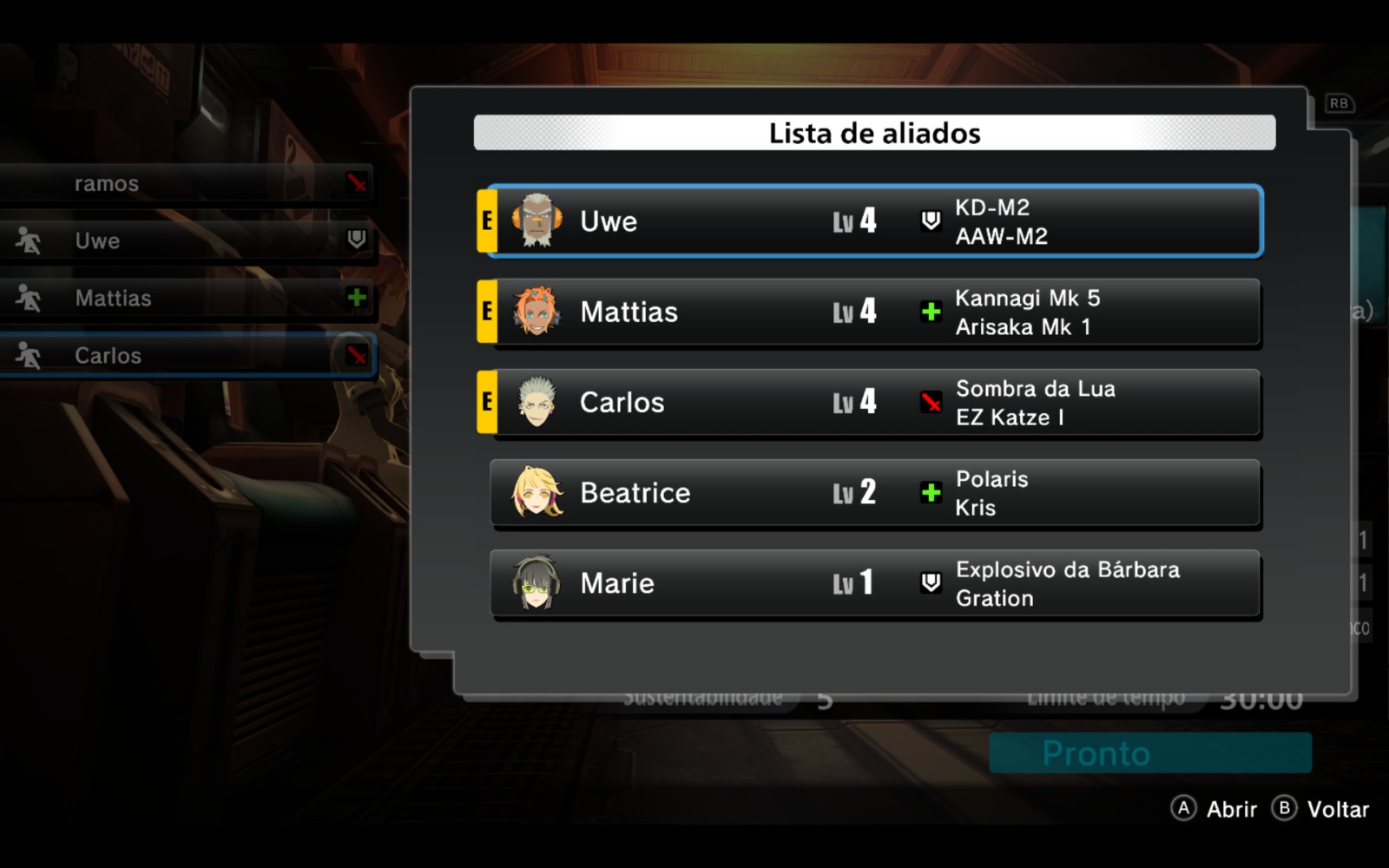The width and height of the screenshot is (1389, 868).
Task: Select the highlighted Carlos party slot
Action: [187, 356]
